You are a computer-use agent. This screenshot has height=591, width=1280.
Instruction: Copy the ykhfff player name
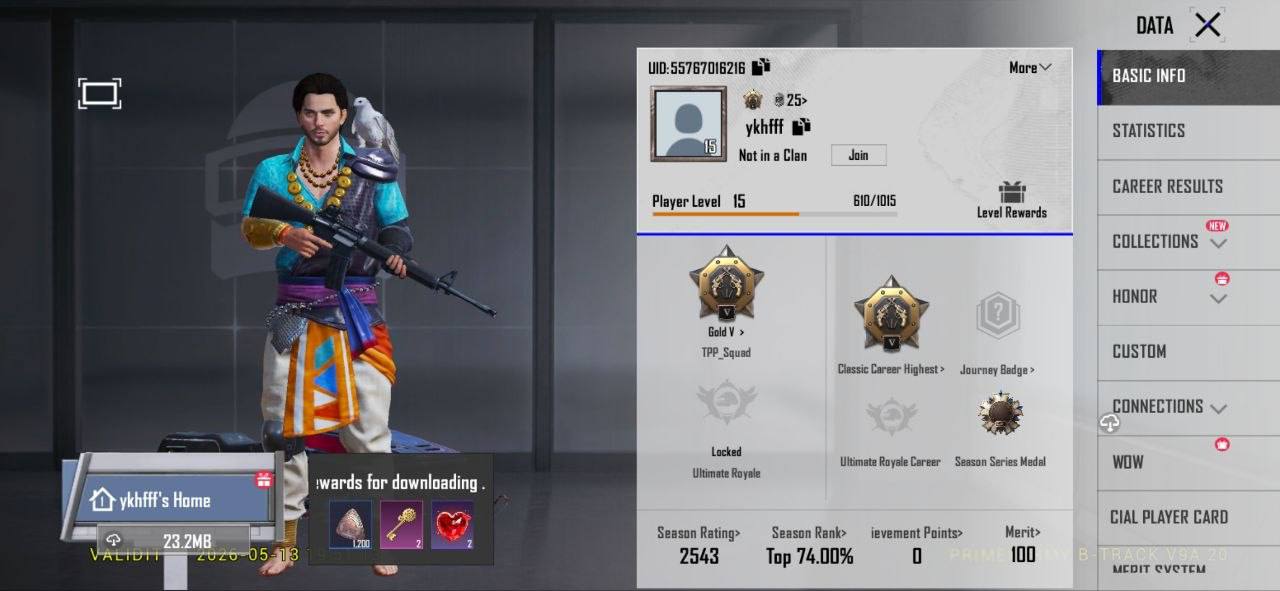801,127
